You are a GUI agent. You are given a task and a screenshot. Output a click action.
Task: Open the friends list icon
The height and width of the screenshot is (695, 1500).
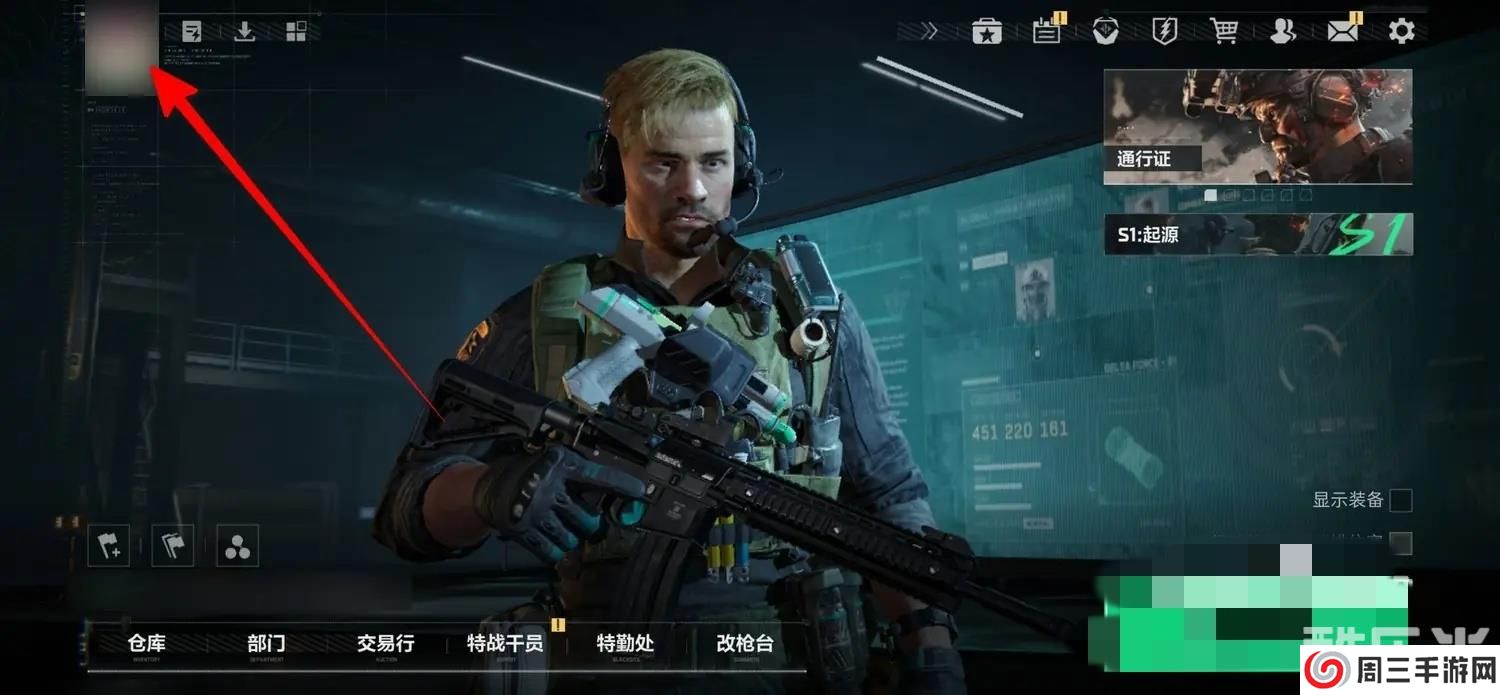tap(1282, 31)
